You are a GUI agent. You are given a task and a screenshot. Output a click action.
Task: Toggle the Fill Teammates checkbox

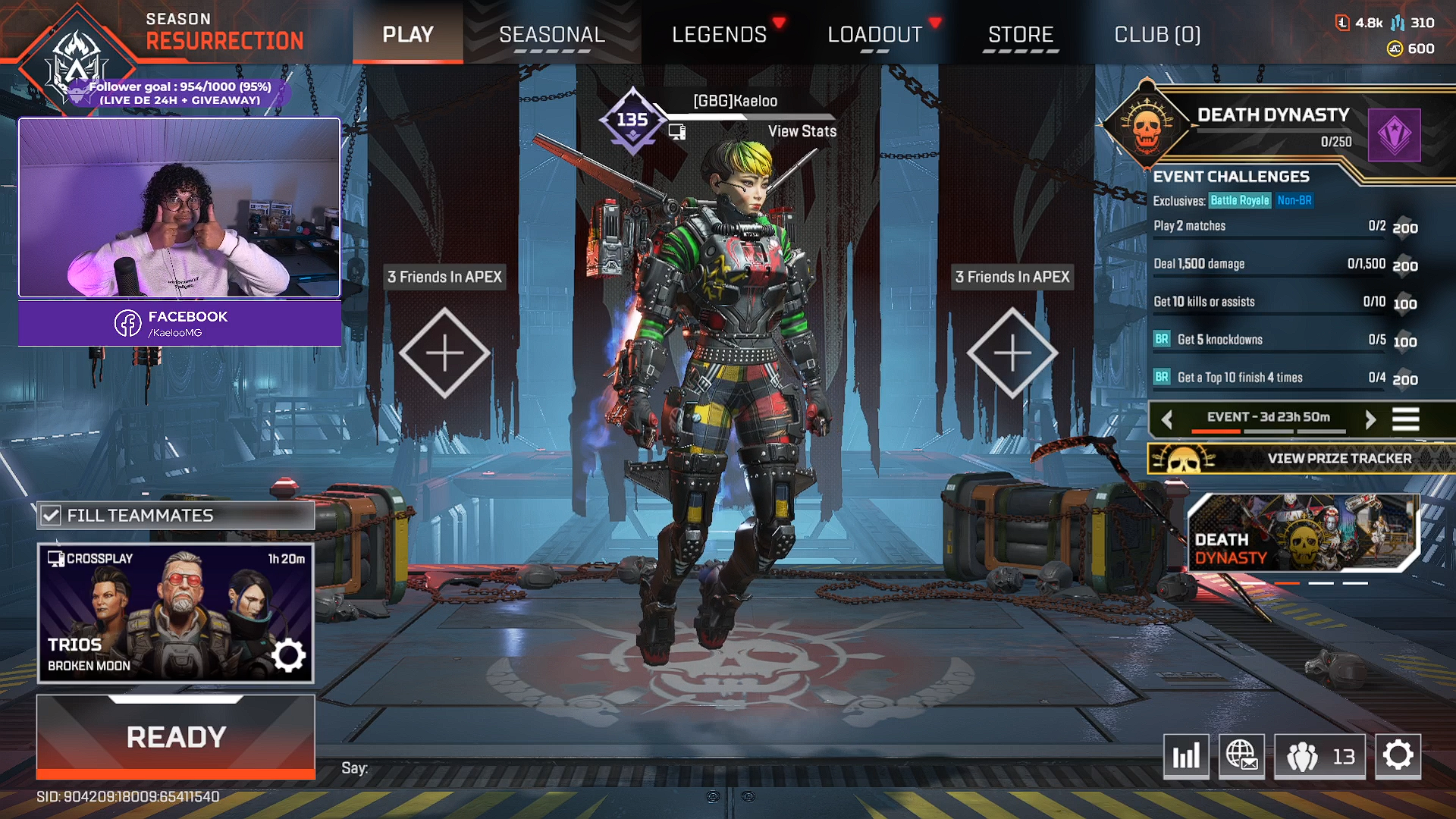(x=51, y=516)
